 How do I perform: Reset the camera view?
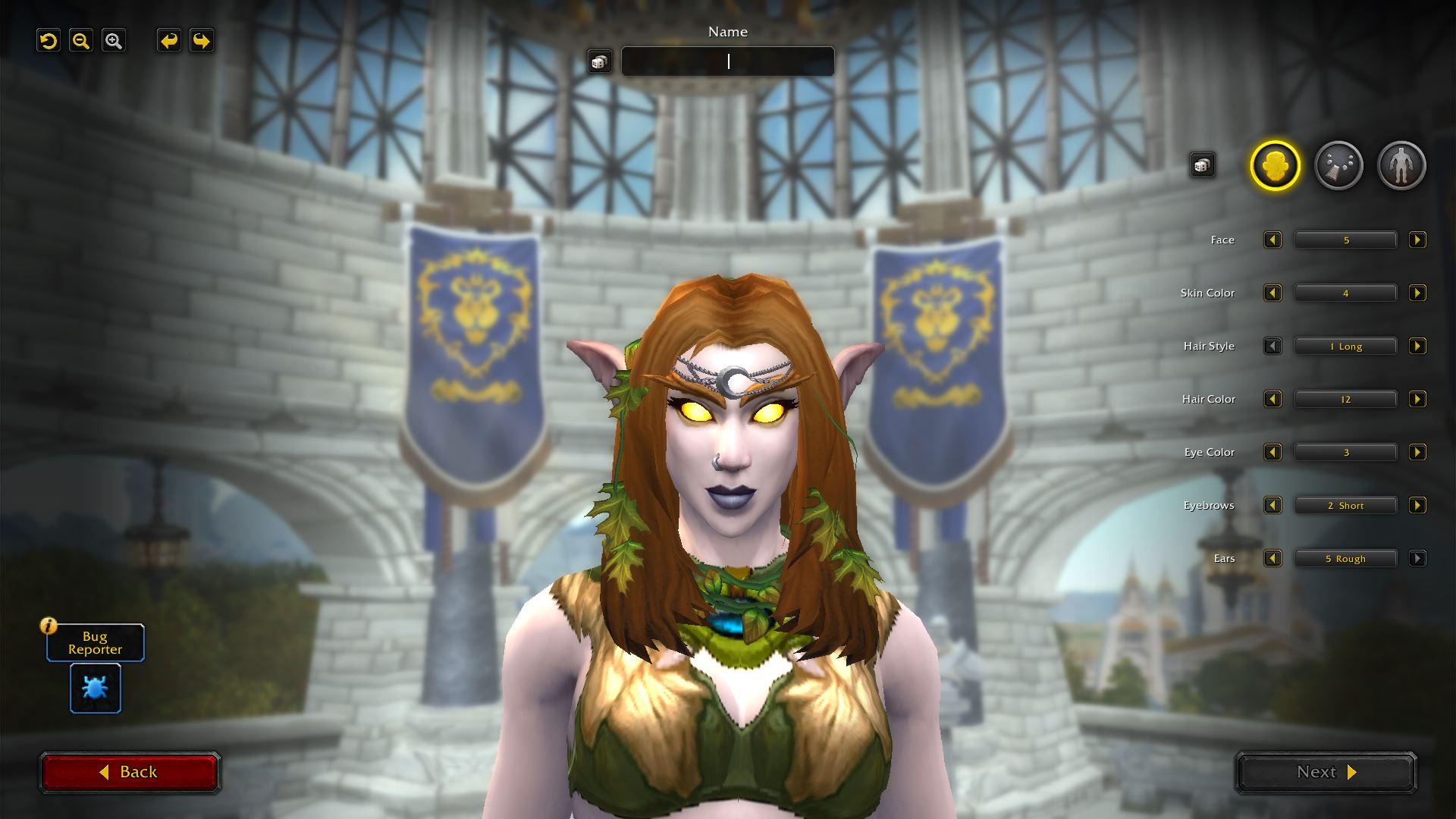[x=49, y=41]
